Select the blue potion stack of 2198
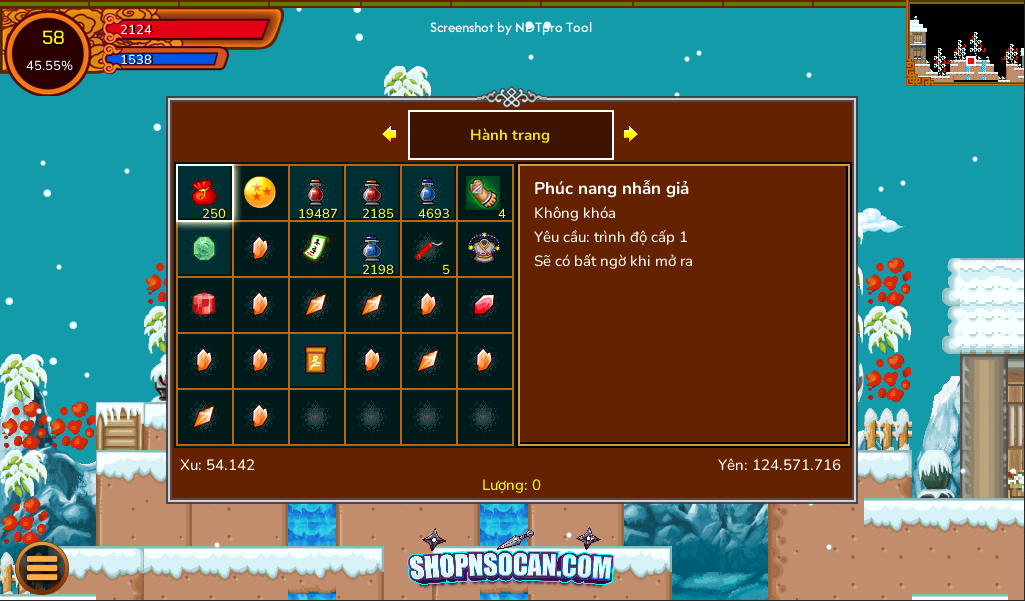Viewport: 1025px width, 601px height. 372,248
